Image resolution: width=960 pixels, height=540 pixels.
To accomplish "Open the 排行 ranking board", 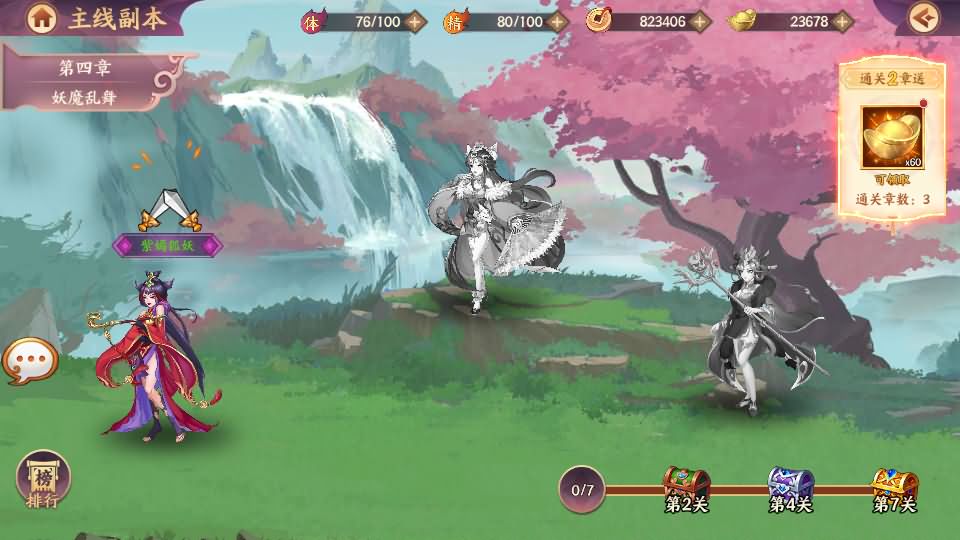I will [x=43, y=480].
